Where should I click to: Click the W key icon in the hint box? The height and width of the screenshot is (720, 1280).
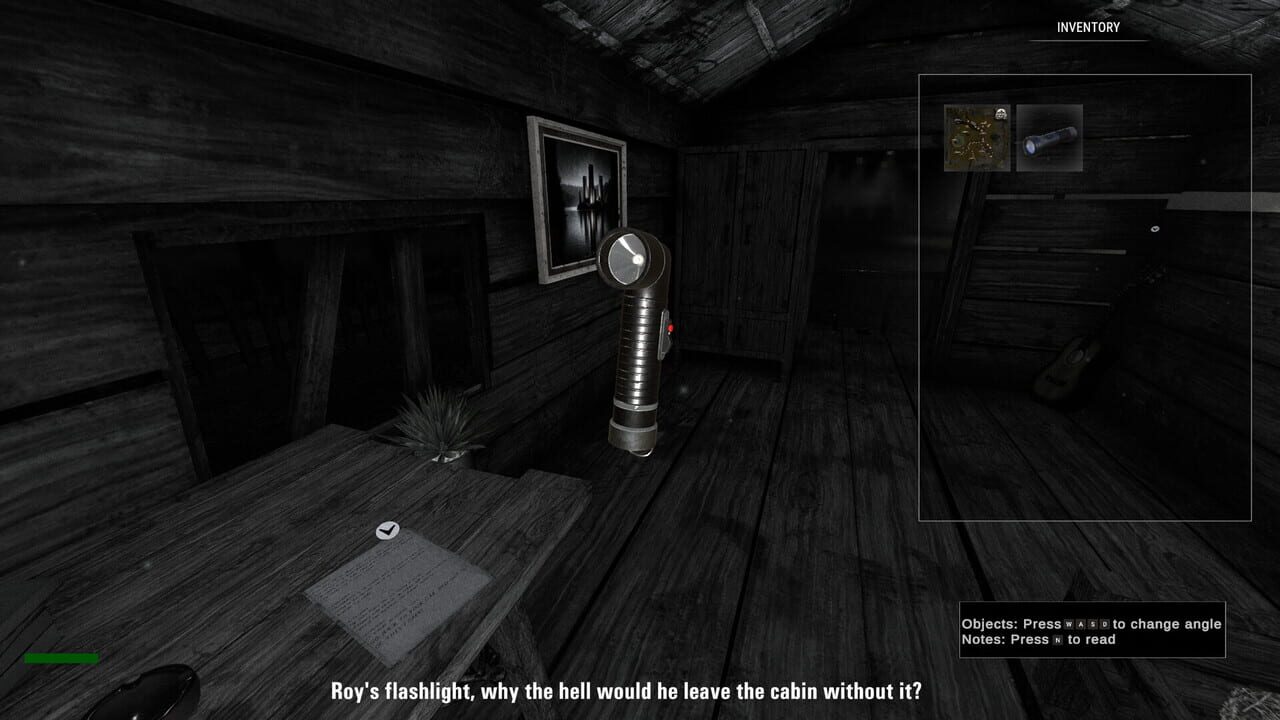point(1068,624)
